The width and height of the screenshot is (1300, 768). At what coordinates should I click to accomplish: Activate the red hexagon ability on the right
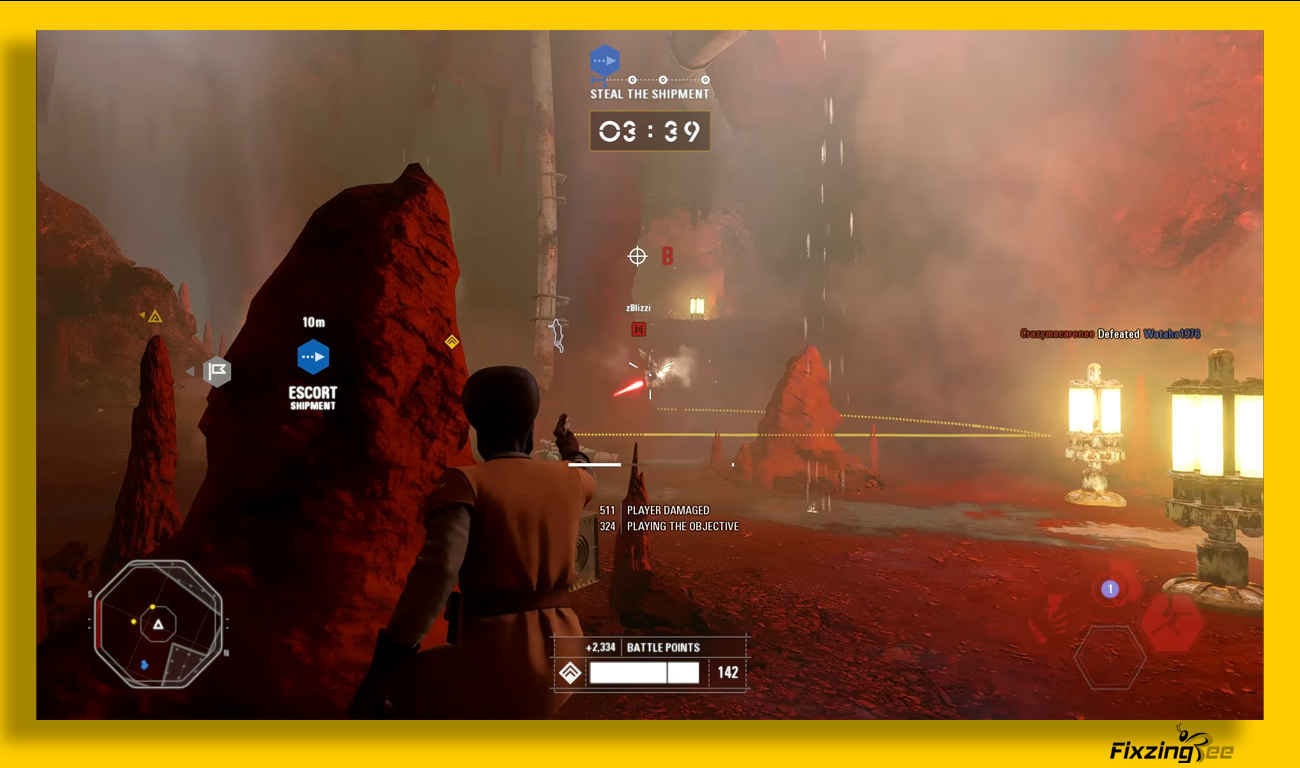(x=1171, y=623)
